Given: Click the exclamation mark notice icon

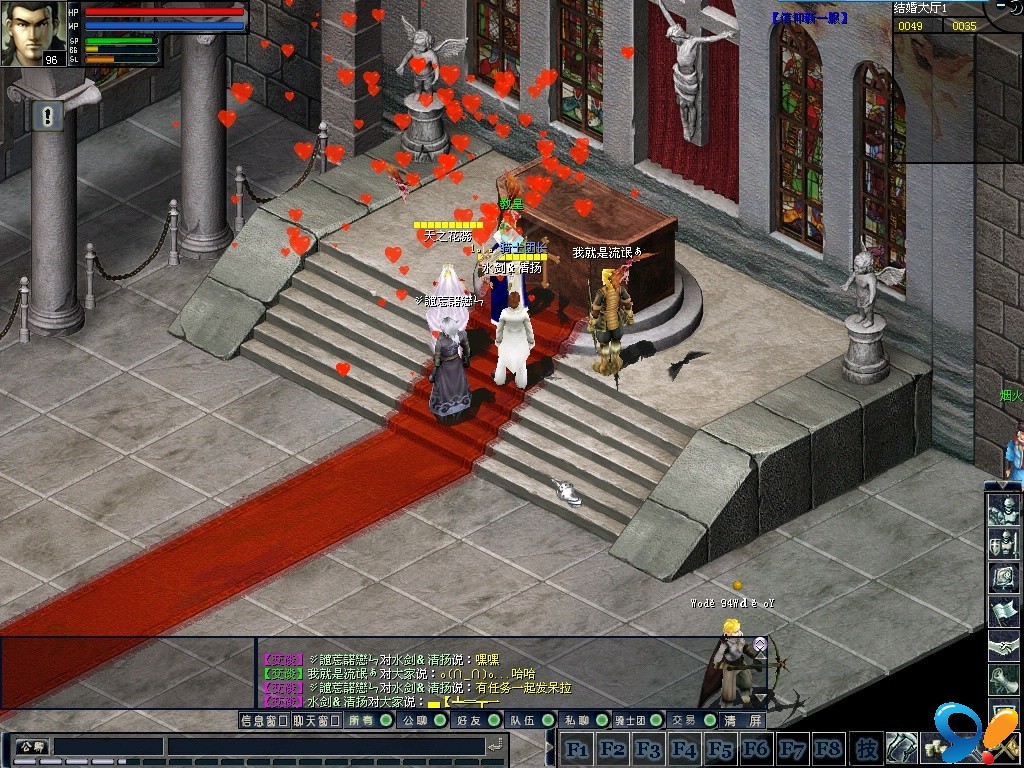Looking at the screenshot, I should coord(47,117).
